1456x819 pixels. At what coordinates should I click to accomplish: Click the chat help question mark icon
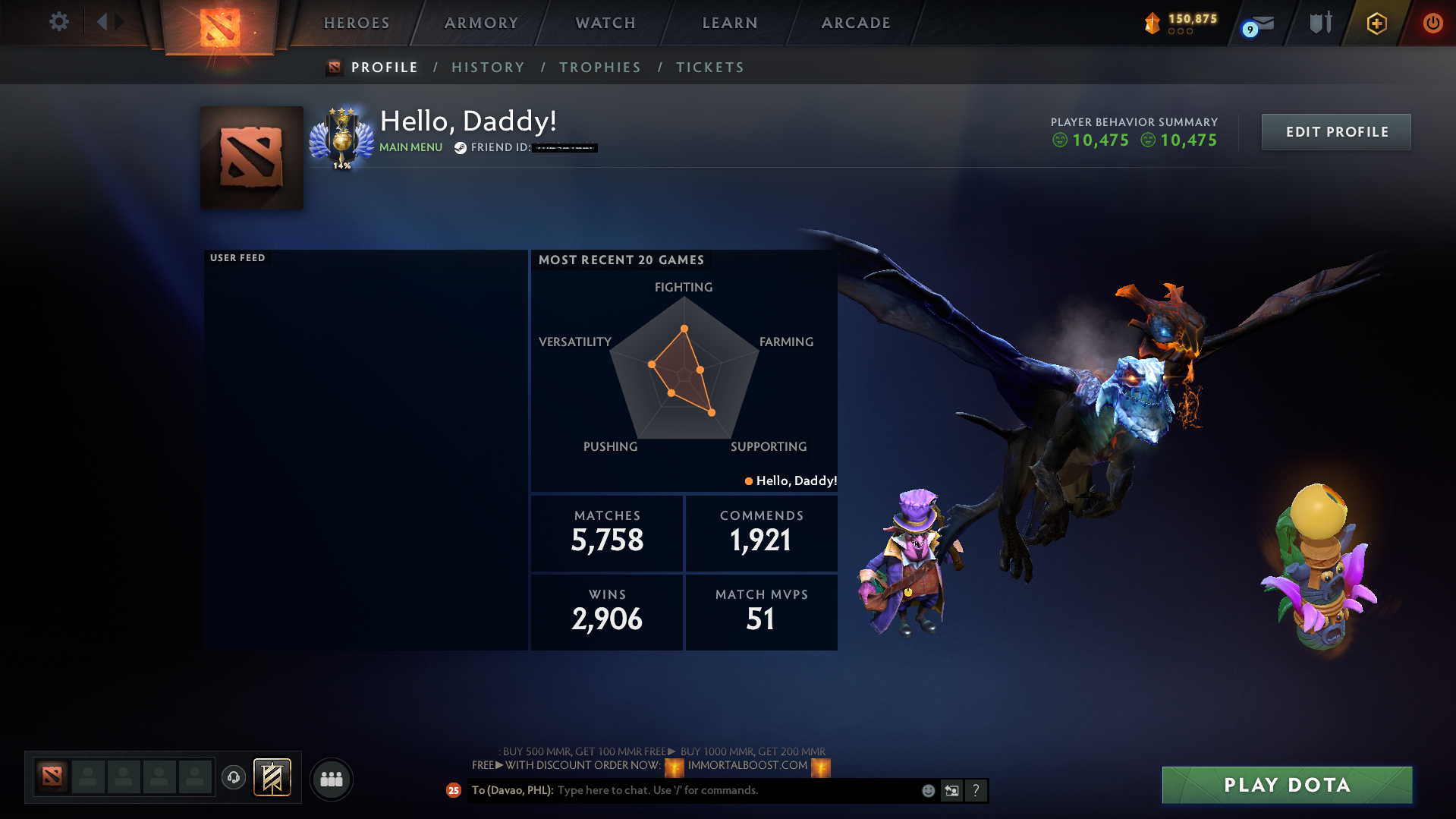(976, 790)
